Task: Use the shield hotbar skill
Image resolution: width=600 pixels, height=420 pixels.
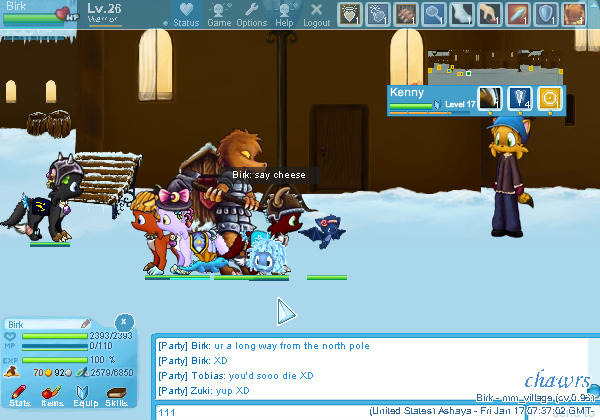Action: coord(546,14)
